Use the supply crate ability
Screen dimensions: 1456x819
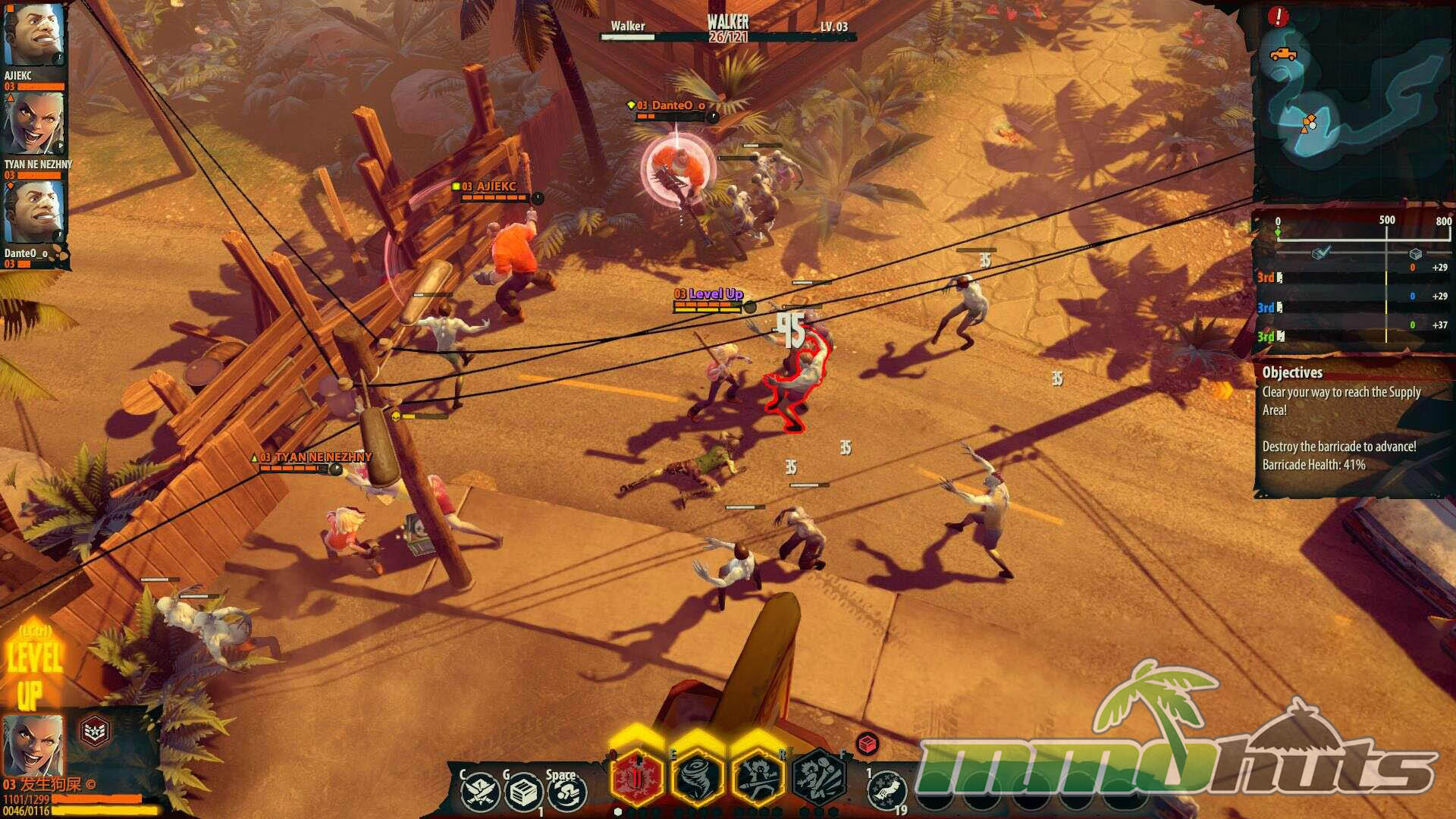pos(522,793)
